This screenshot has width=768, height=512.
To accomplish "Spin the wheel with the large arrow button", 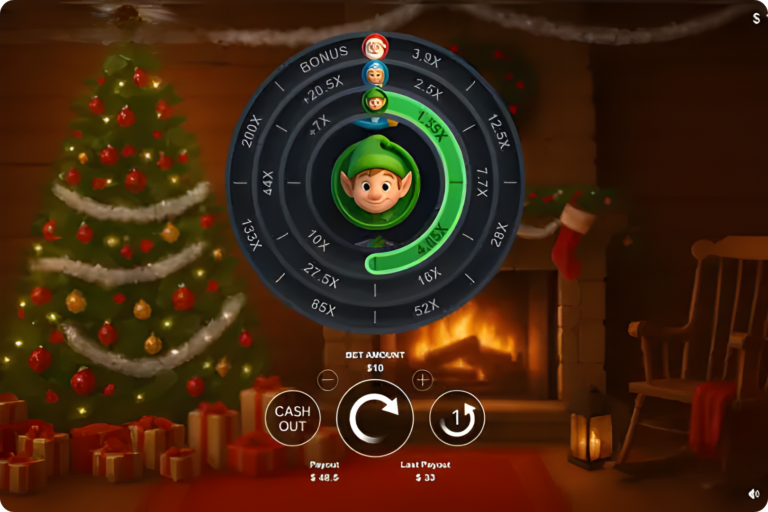I will pos(375,418).
